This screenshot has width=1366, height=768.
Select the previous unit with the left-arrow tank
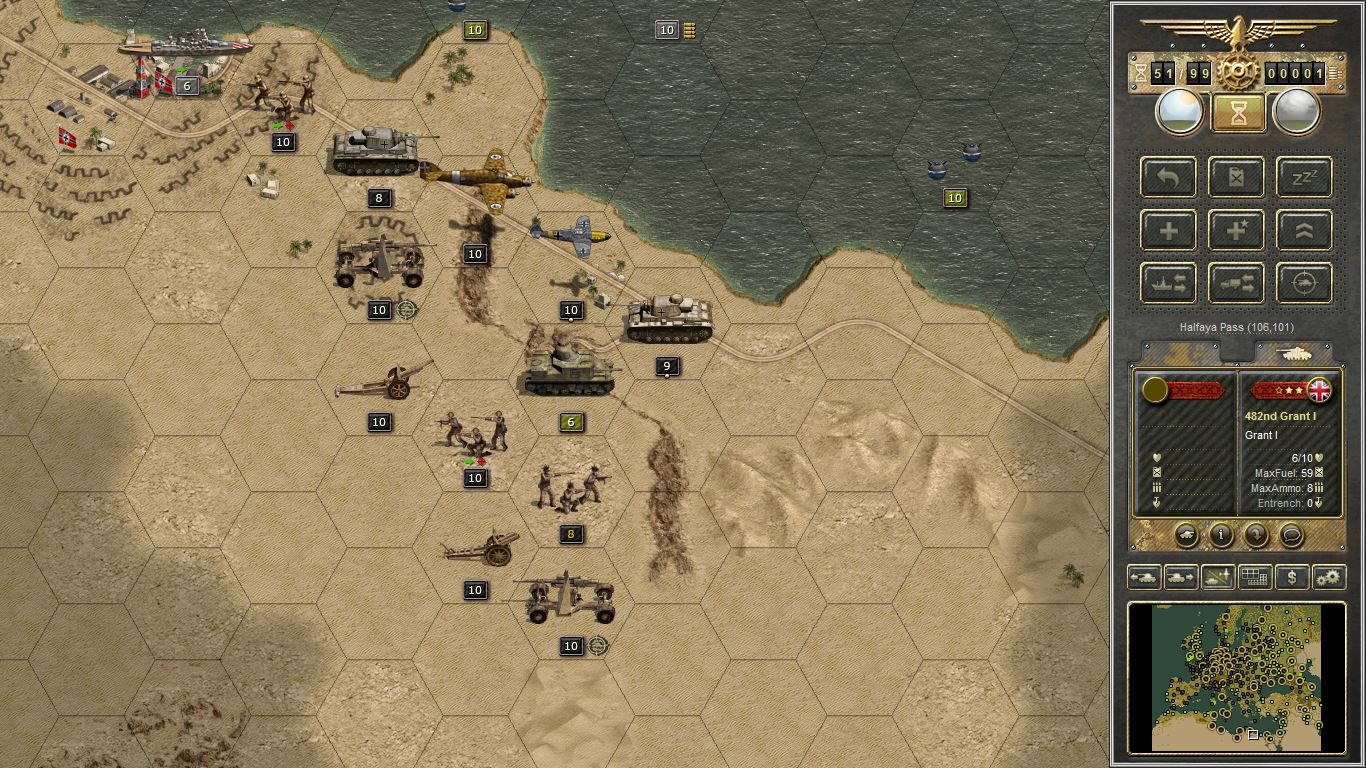1143,577
